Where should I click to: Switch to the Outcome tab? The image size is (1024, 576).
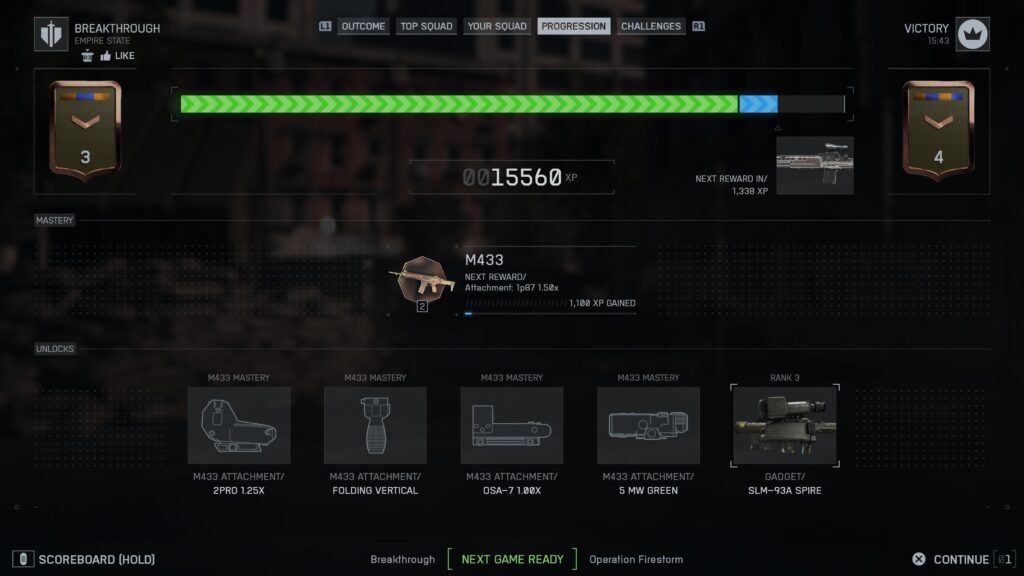tap(363, 27)
